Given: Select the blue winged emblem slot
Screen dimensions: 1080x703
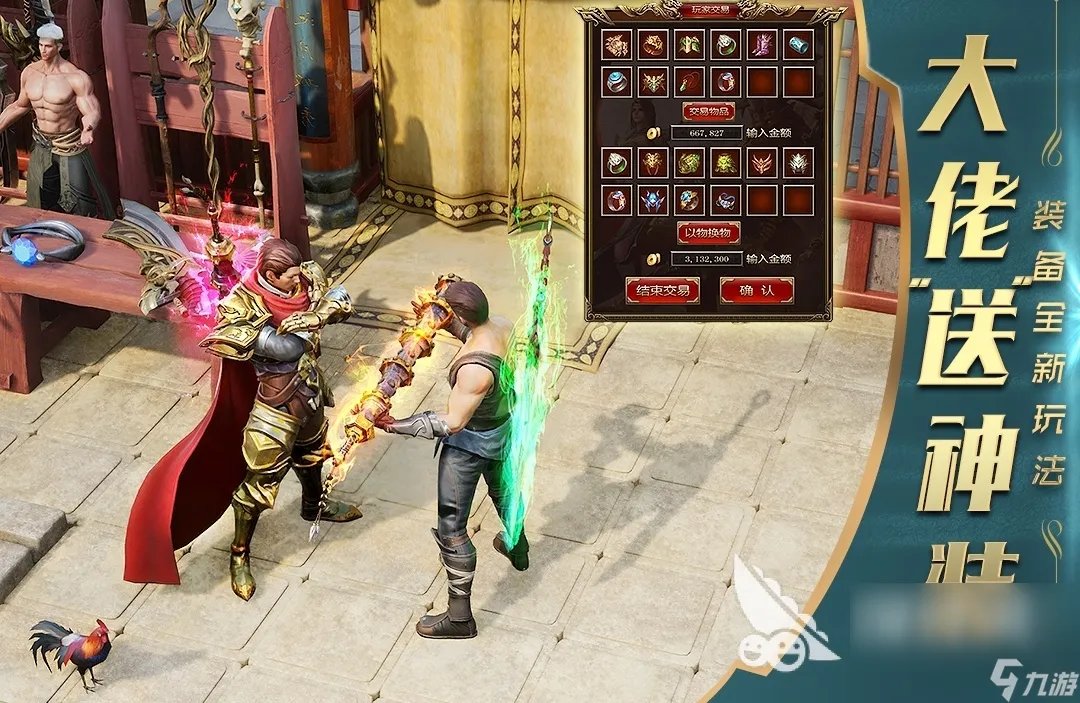Looking at the screenshot, I should [653, 198].
